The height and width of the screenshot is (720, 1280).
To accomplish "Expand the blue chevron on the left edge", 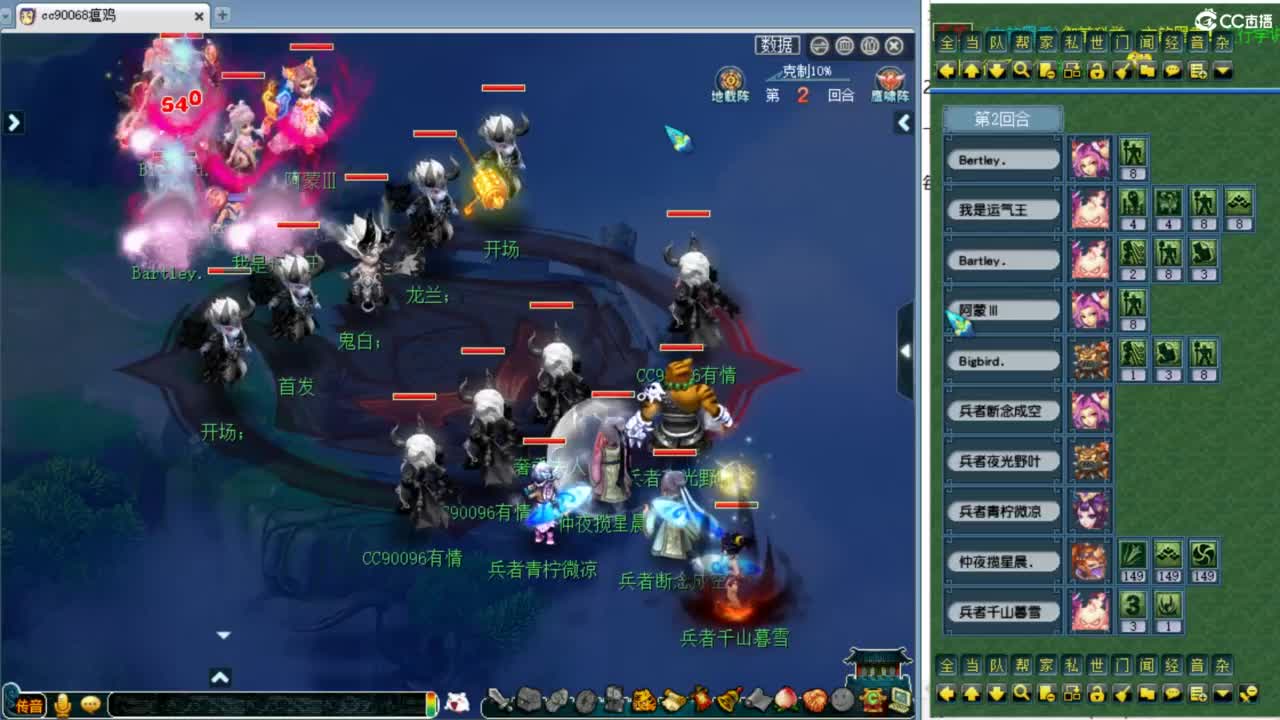I will click(12, 121).
